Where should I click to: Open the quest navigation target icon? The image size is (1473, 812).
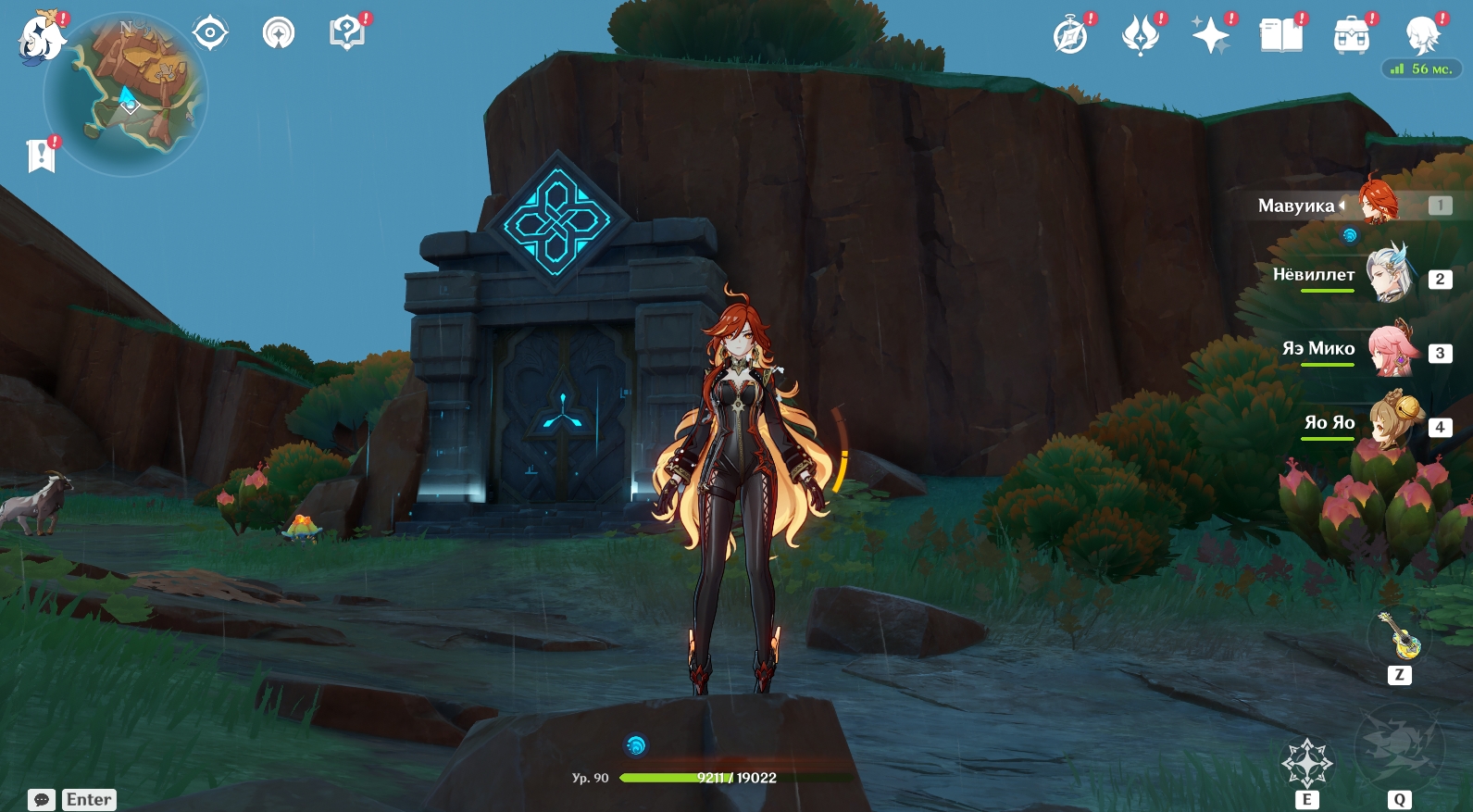point(210,34)
